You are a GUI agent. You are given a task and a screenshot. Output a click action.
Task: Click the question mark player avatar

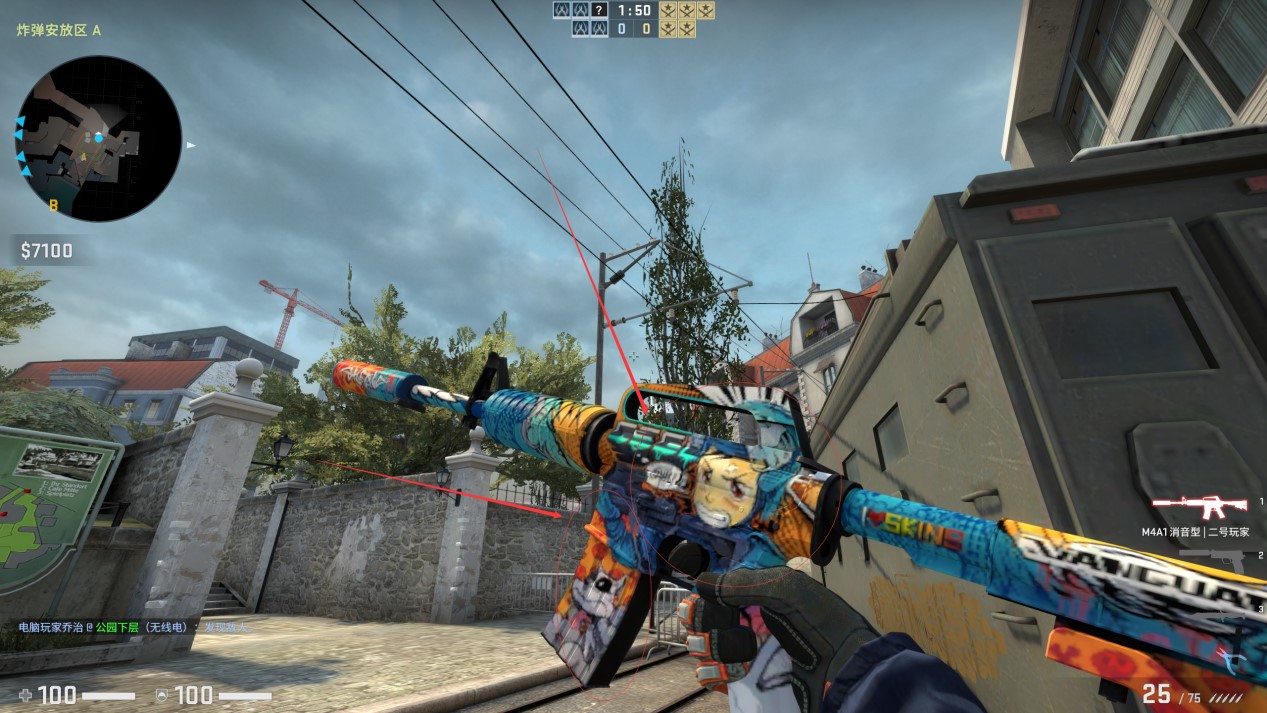pyautogui.click(x=599, y=10)
